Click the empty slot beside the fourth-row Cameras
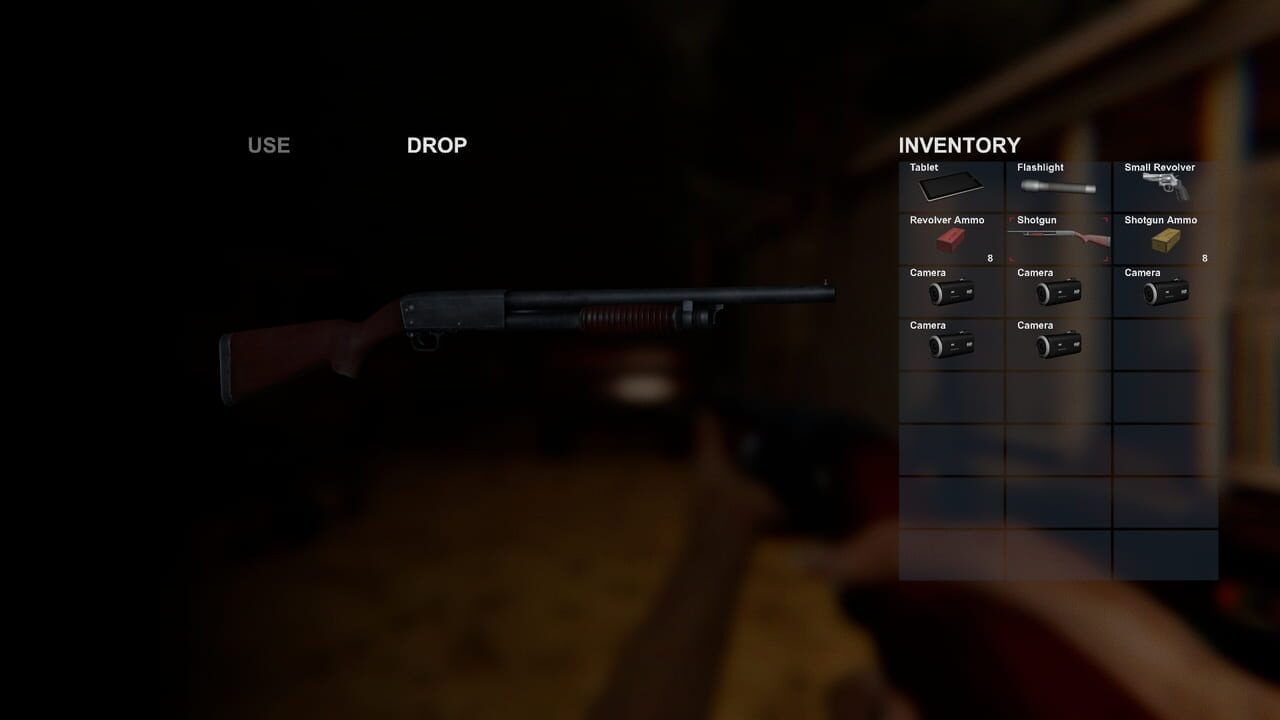This screenshot has width=1280, height=720. click(x=1164, y=344)
